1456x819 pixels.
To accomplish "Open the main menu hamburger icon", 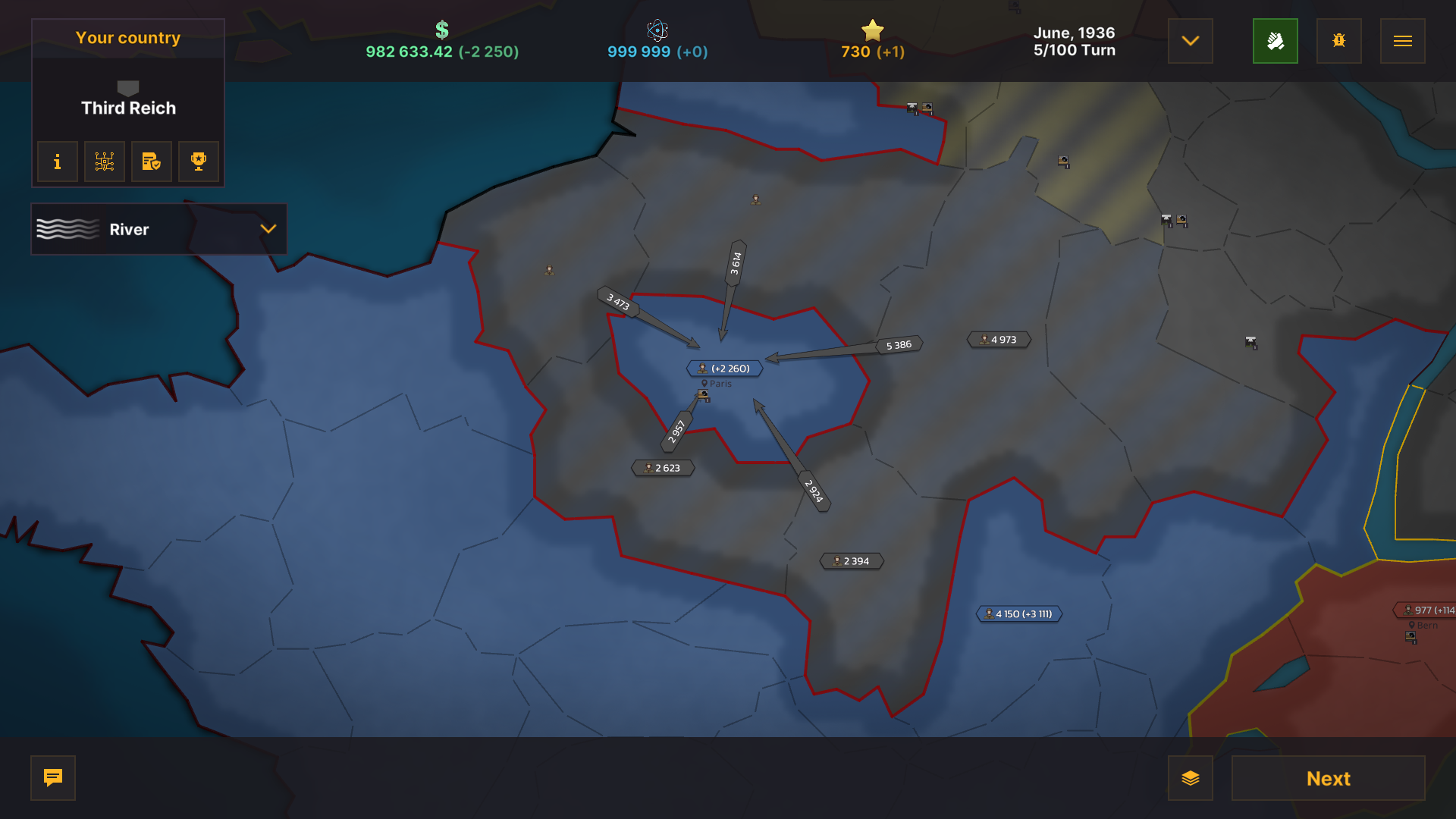I will (1402, 41).
